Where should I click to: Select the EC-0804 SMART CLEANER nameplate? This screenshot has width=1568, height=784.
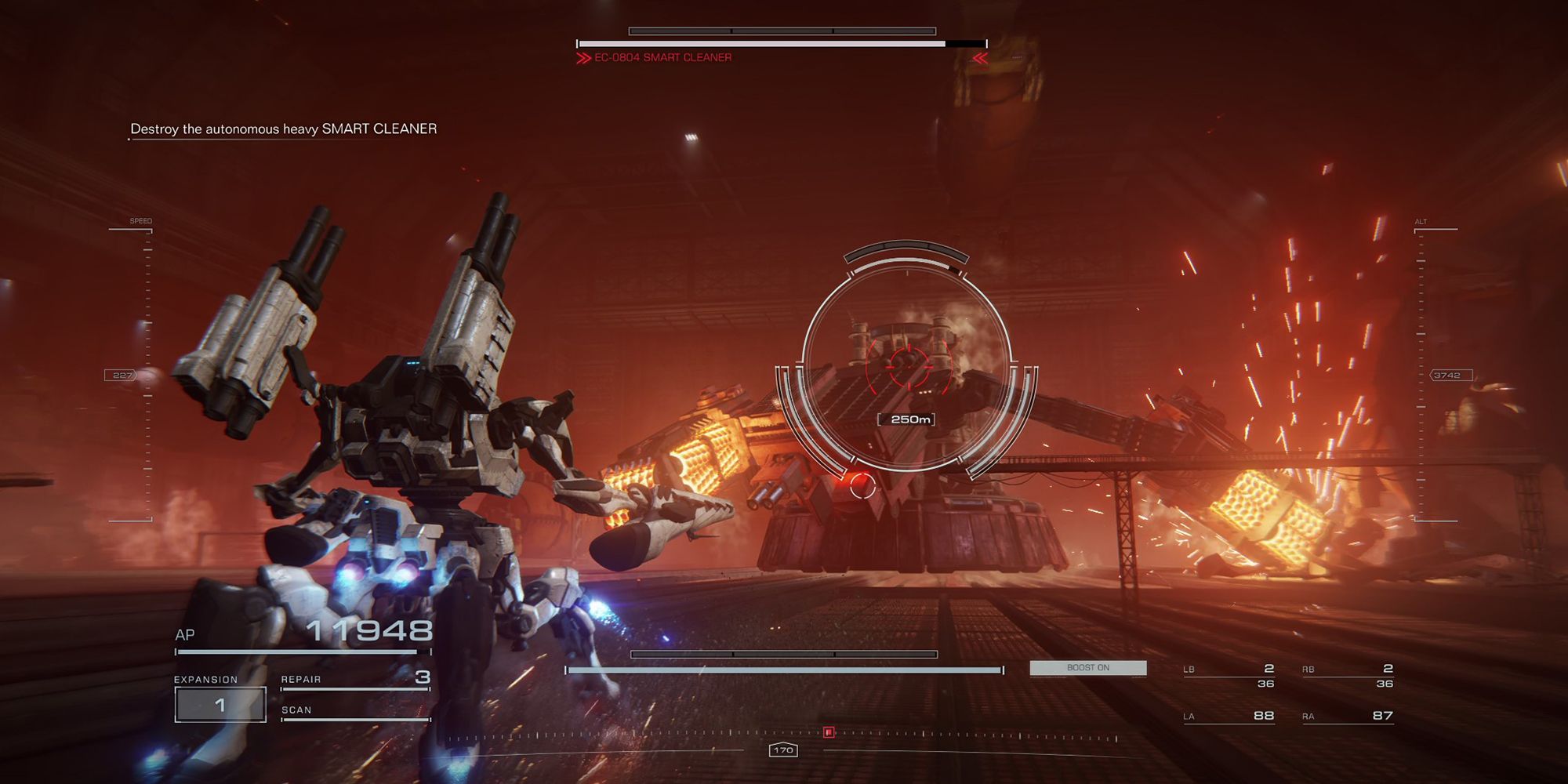tap(662, 56)
